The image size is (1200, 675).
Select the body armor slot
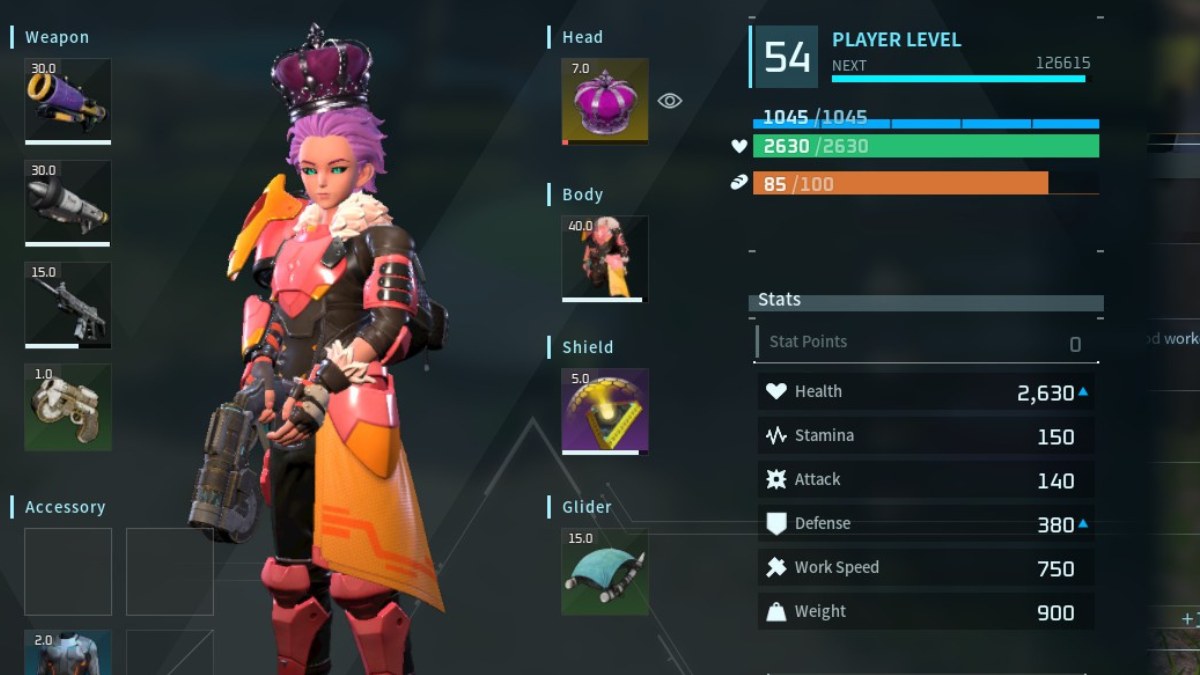[604, 258]
